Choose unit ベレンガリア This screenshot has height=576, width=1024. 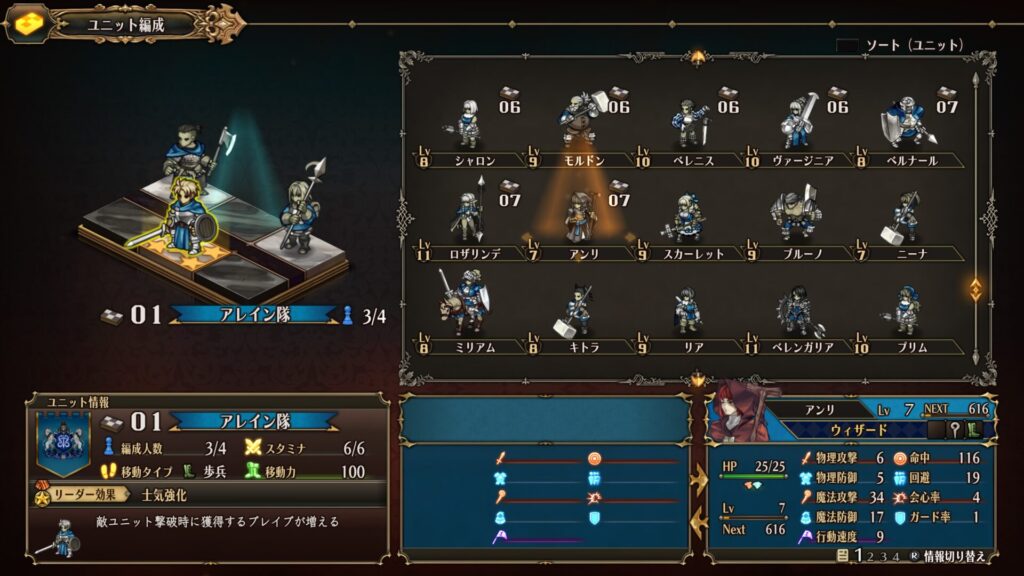click(797, 310)
